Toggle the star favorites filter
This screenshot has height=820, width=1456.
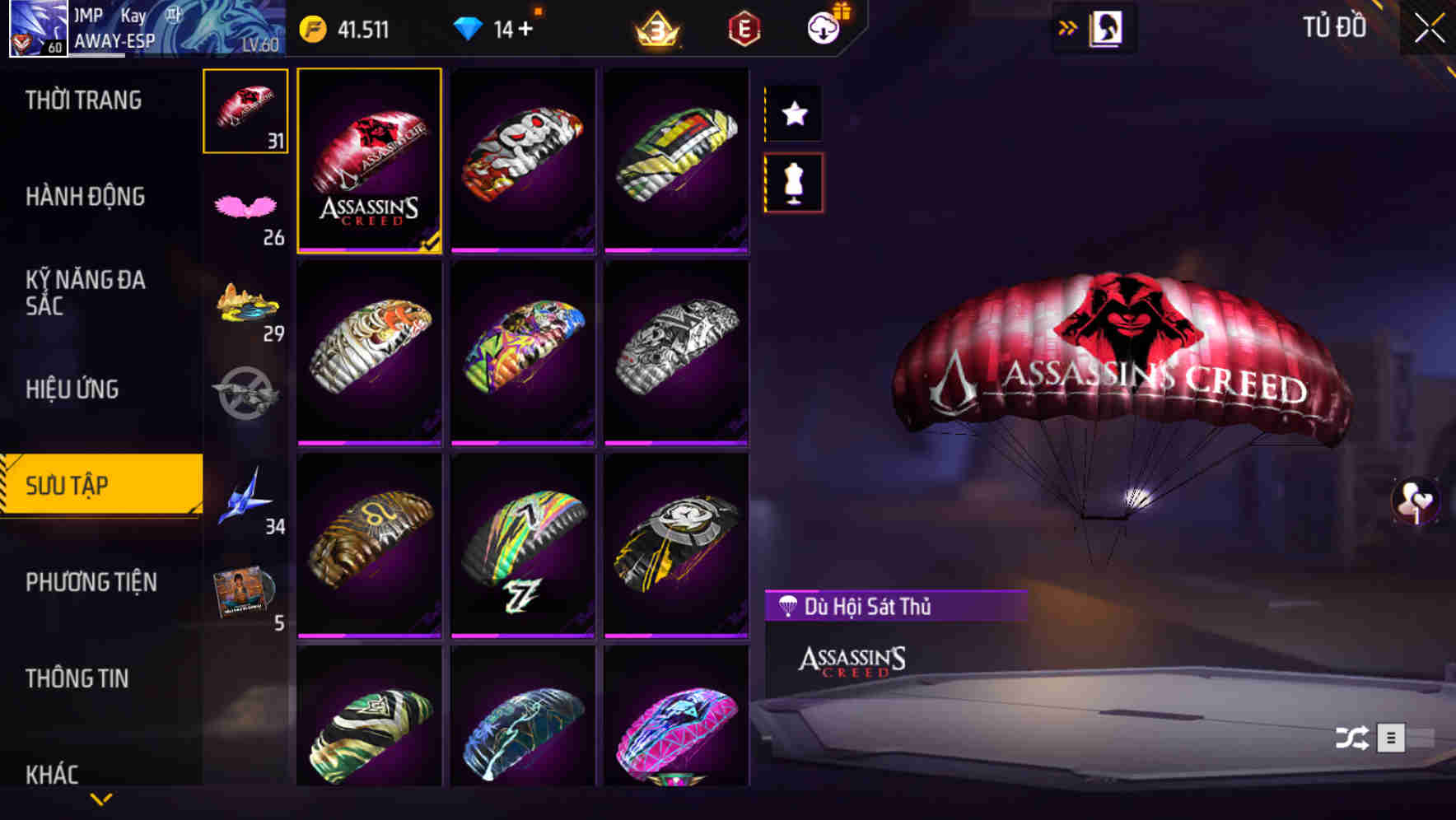(x=793, y=114)
